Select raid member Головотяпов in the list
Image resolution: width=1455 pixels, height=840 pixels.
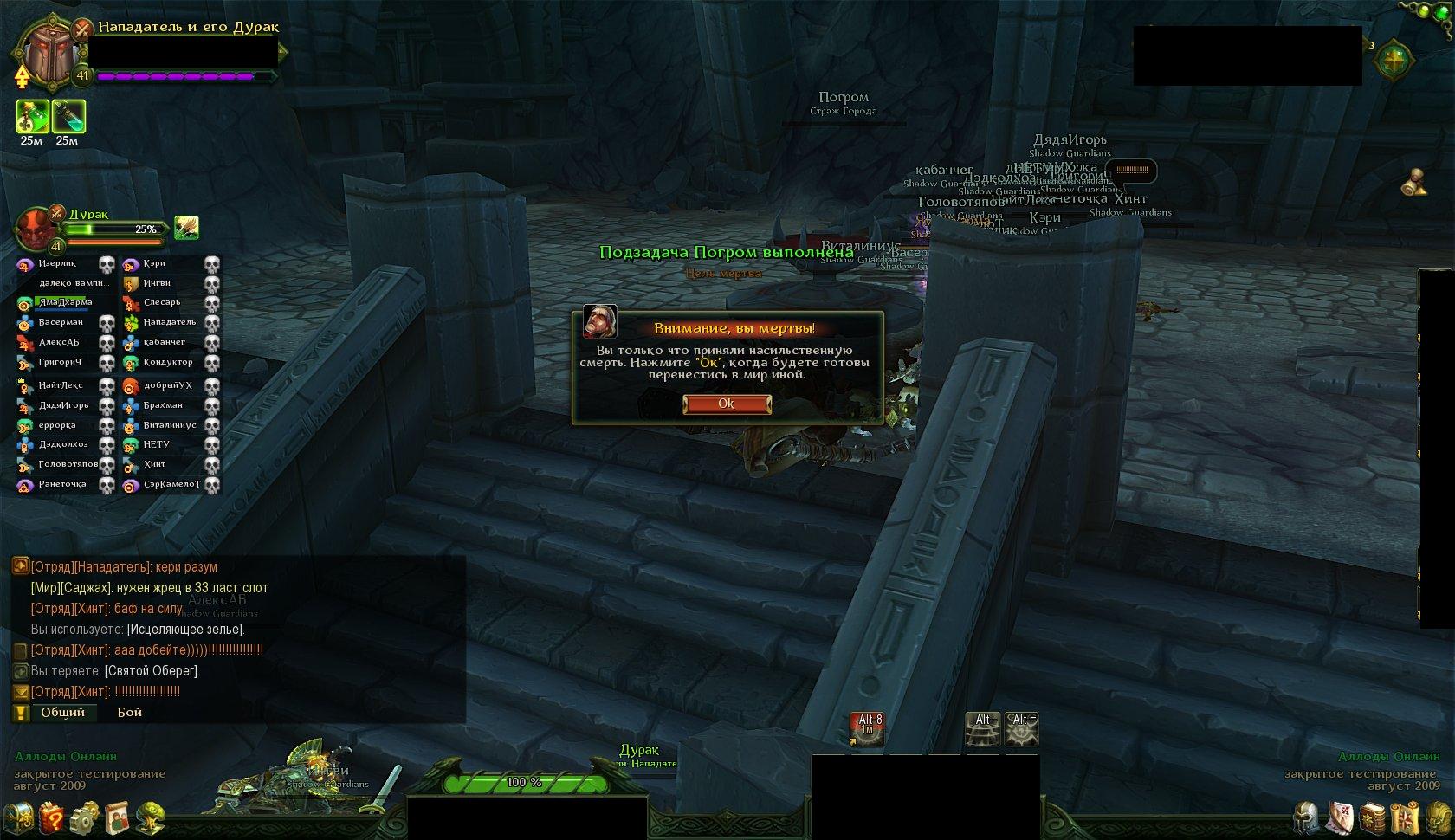68,464
